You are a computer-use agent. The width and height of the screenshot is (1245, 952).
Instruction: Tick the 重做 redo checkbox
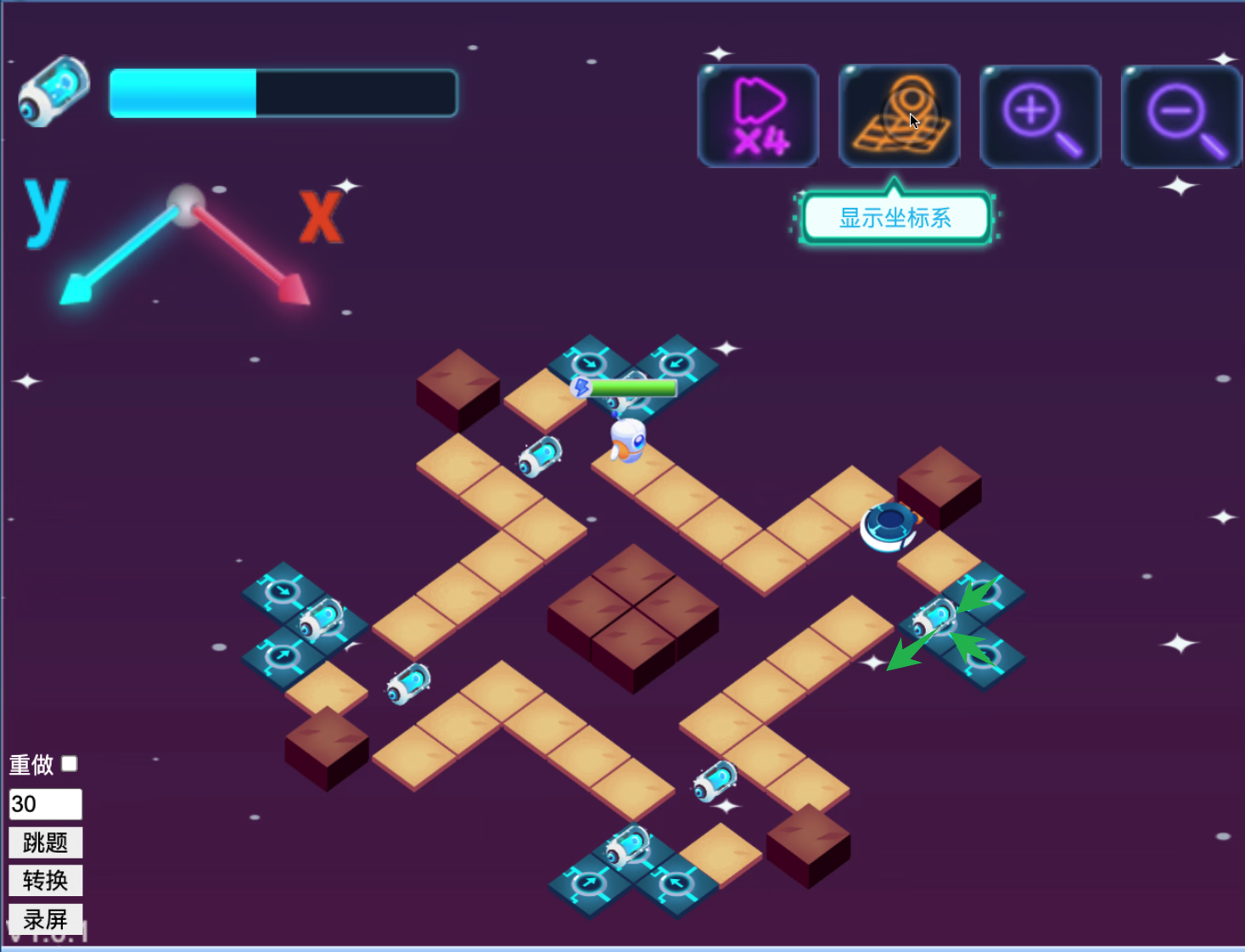[x=70, y=764]
